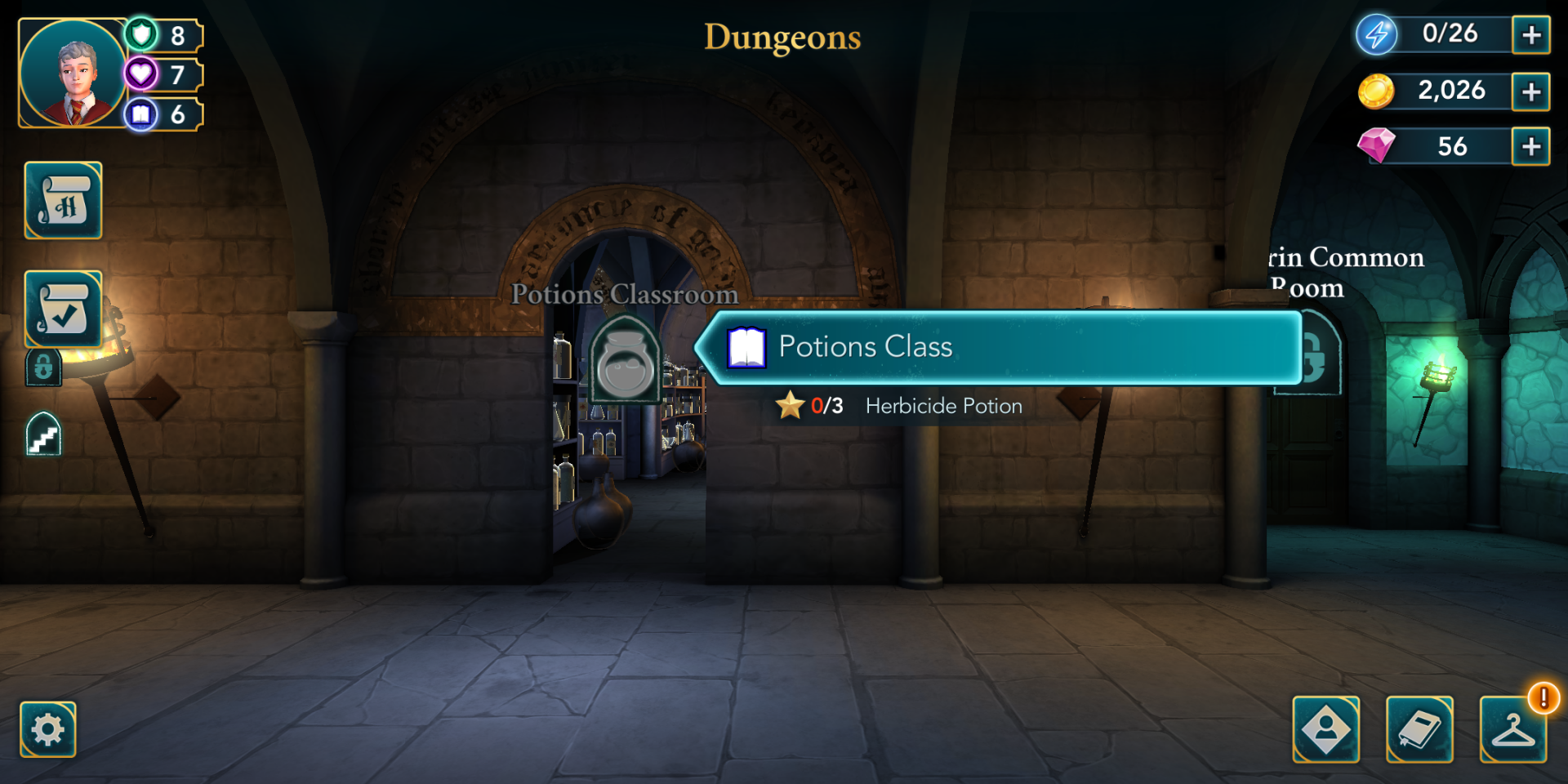Tap the staircase location travel icon
The image size is (1568, 784).
click(44, 434)
